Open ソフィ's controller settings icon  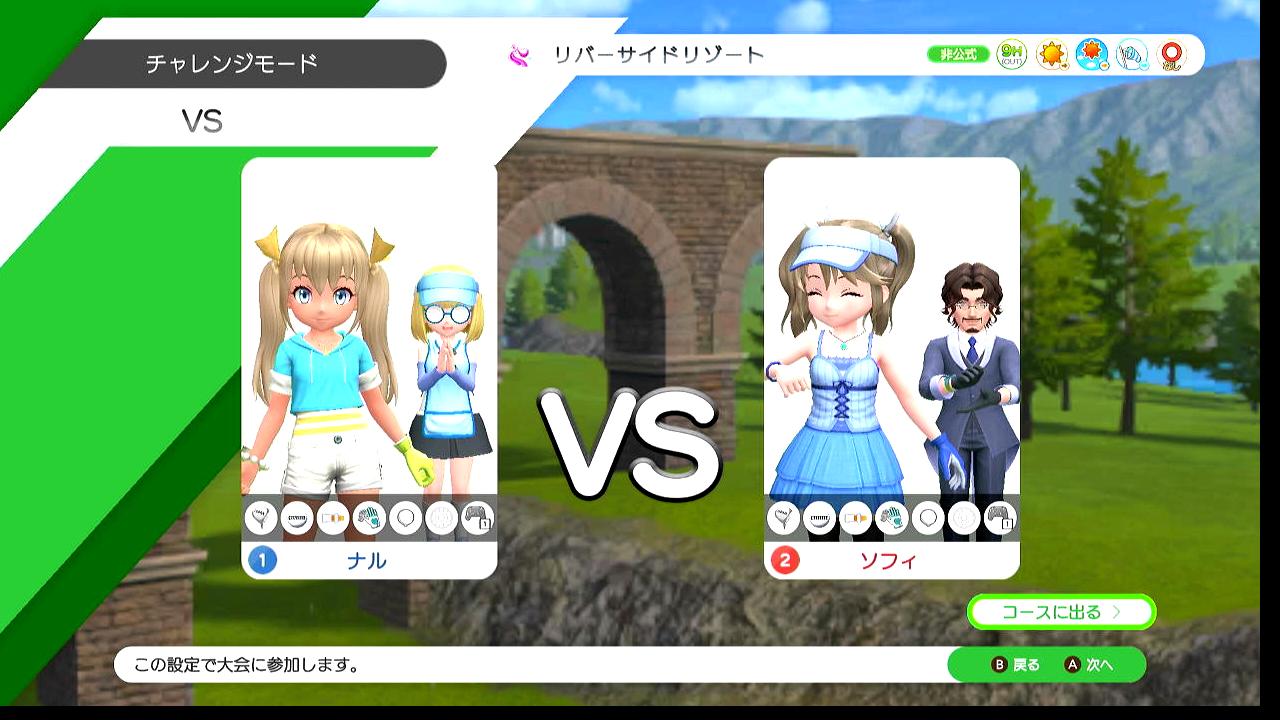[1000, 518]
